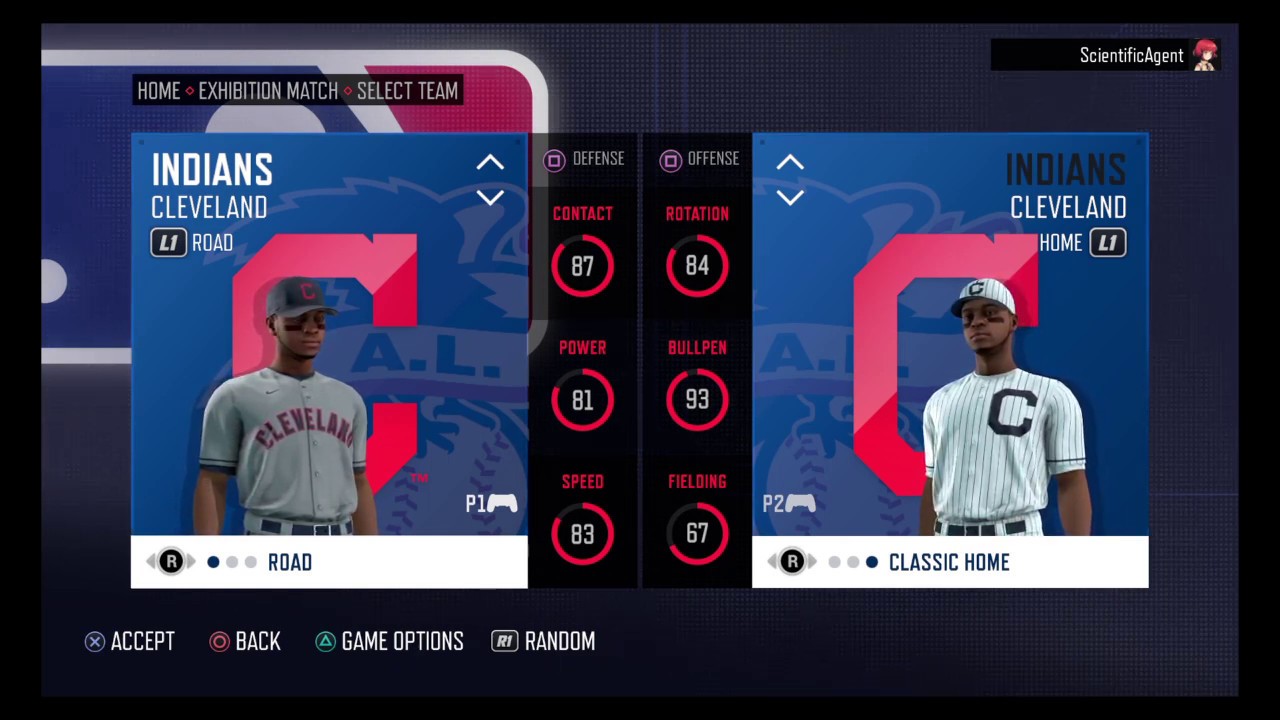This screenshot has width=1280, height=720.
Task: Go Back to previous screen
Action: pyautogui.click(x=245, y=642)
